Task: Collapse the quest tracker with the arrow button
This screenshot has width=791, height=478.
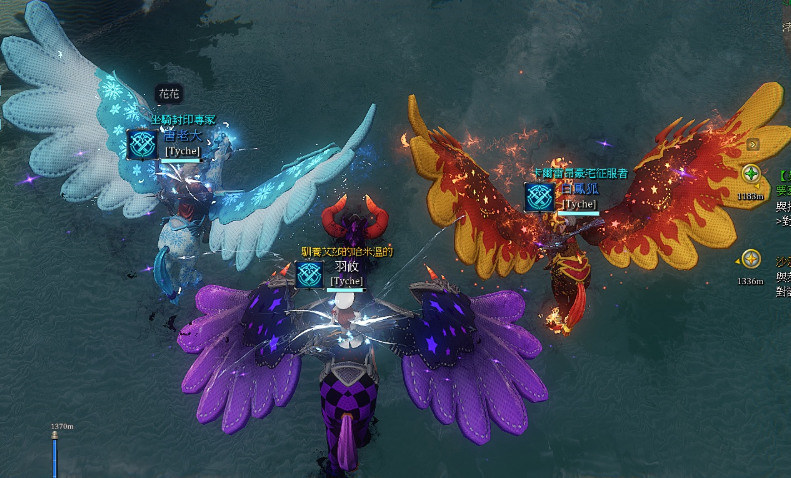Action: 753,144
